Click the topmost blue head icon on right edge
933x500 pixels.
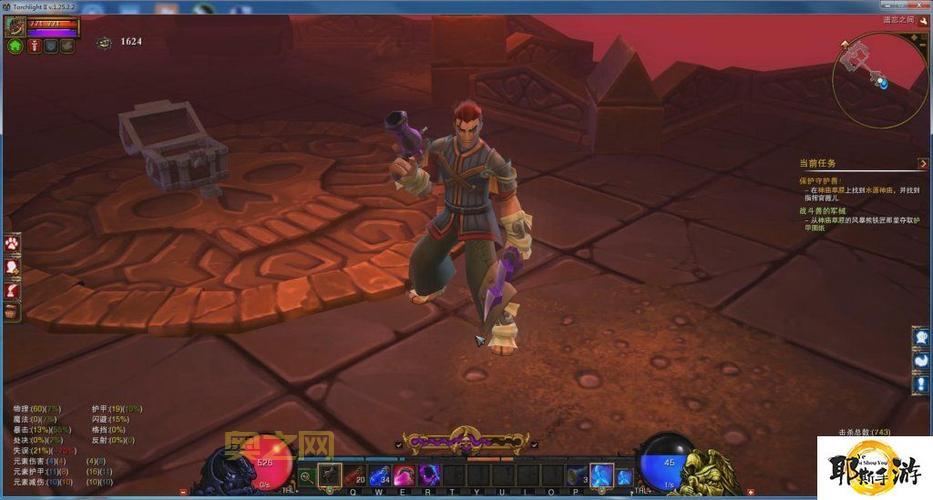[x=920, y=337]
